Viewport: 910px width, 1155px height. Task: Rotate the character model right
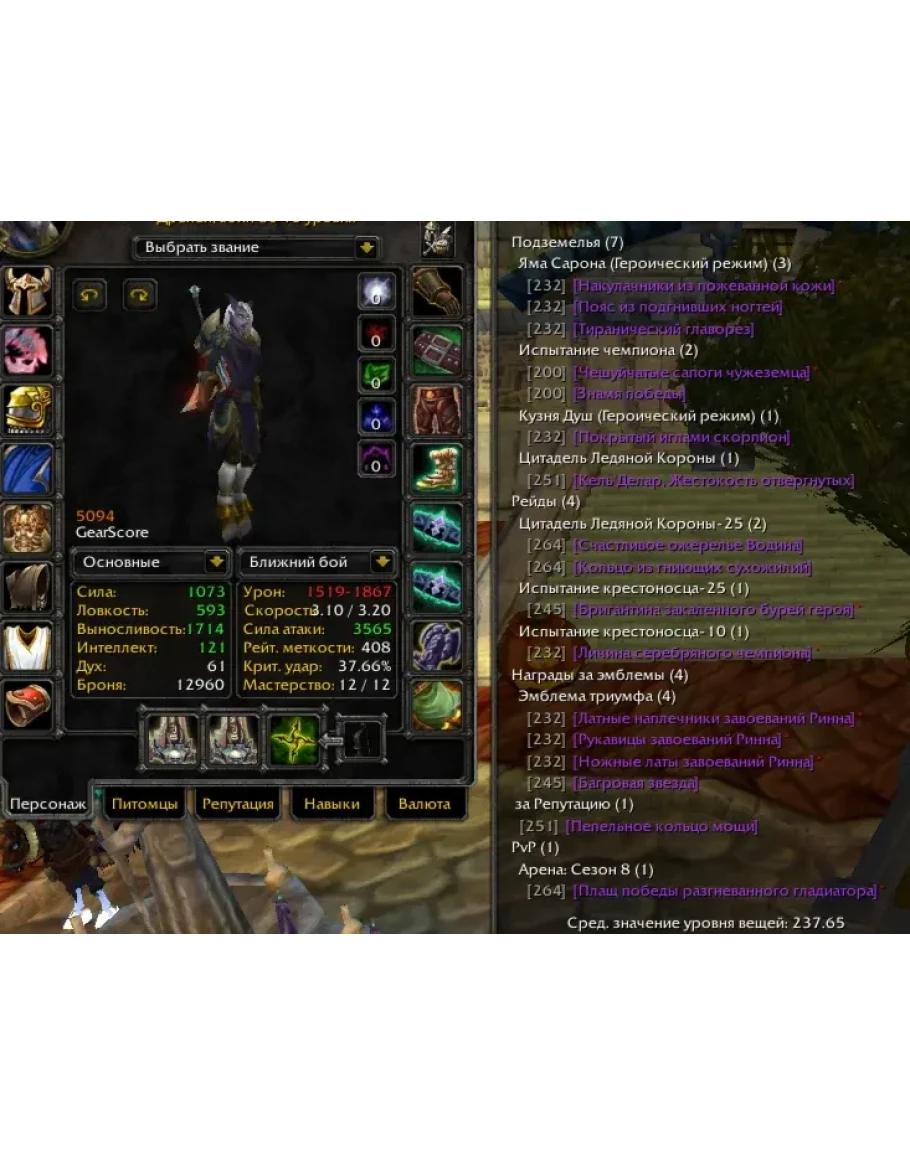139,294
